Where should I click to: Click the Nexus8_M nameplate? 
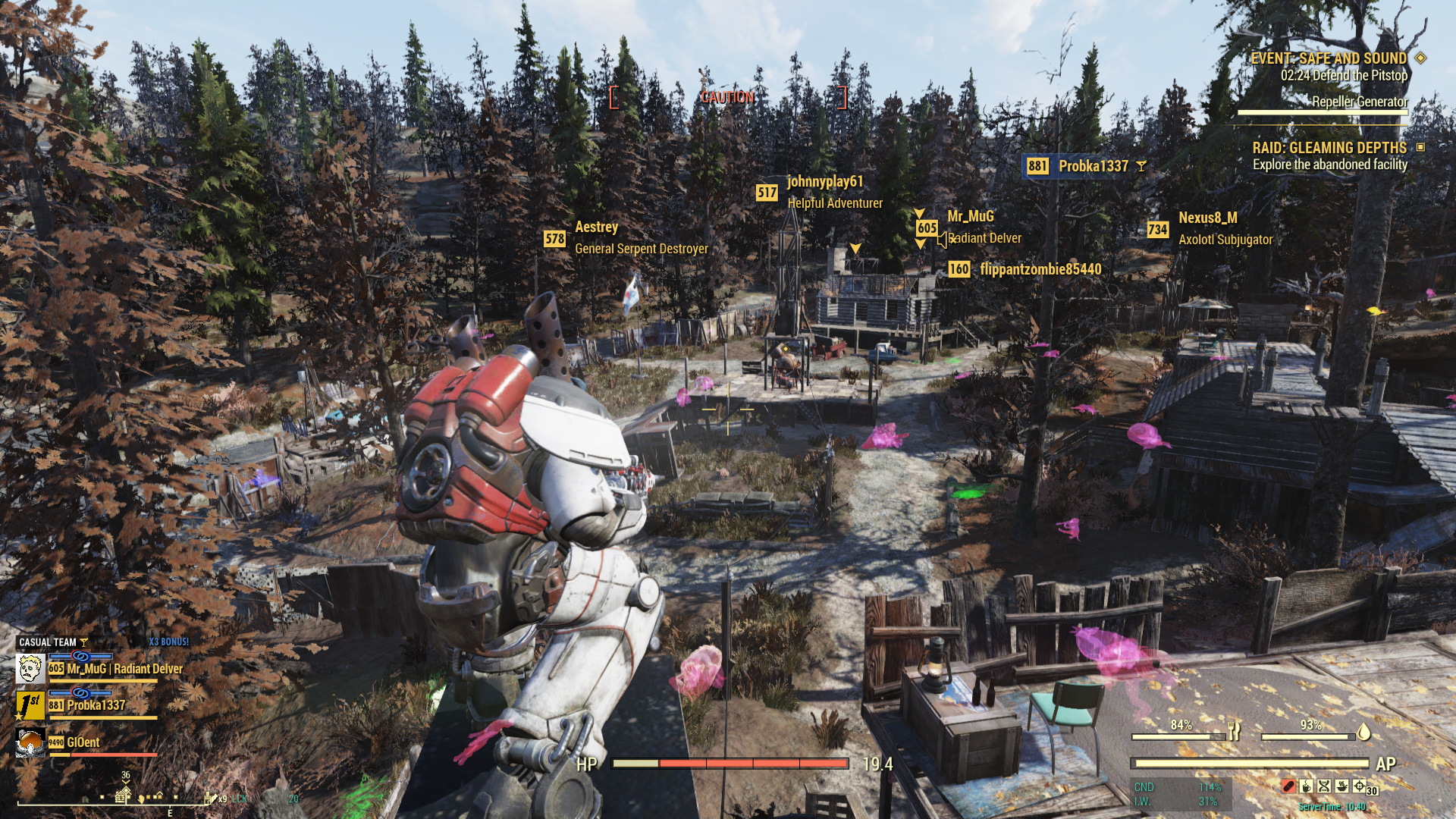[x=1207, y=218]
